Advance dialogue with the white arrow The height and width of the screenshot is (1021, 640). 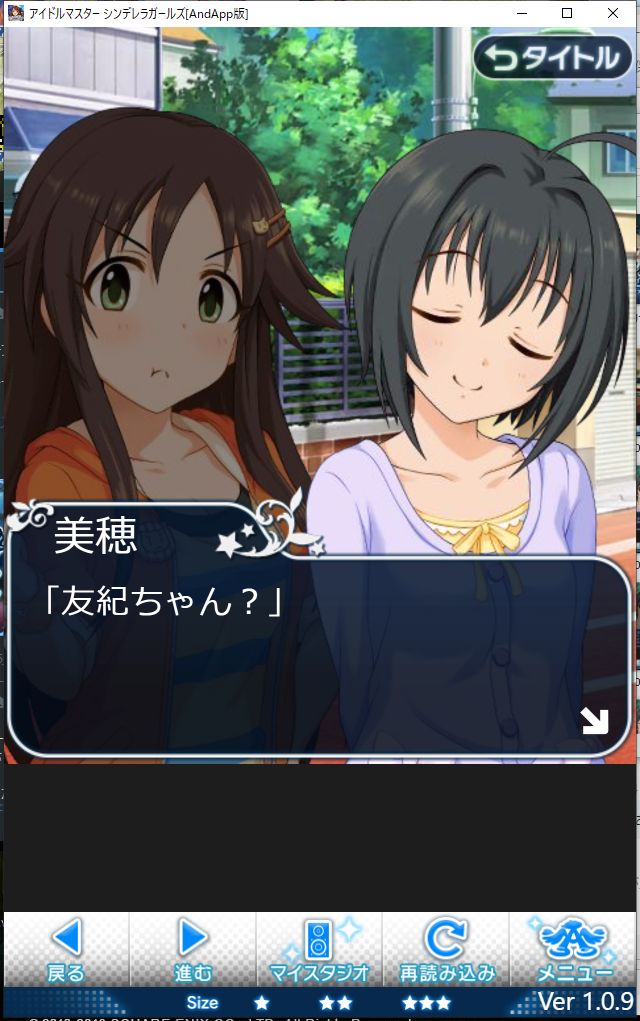tap(595, 721)
